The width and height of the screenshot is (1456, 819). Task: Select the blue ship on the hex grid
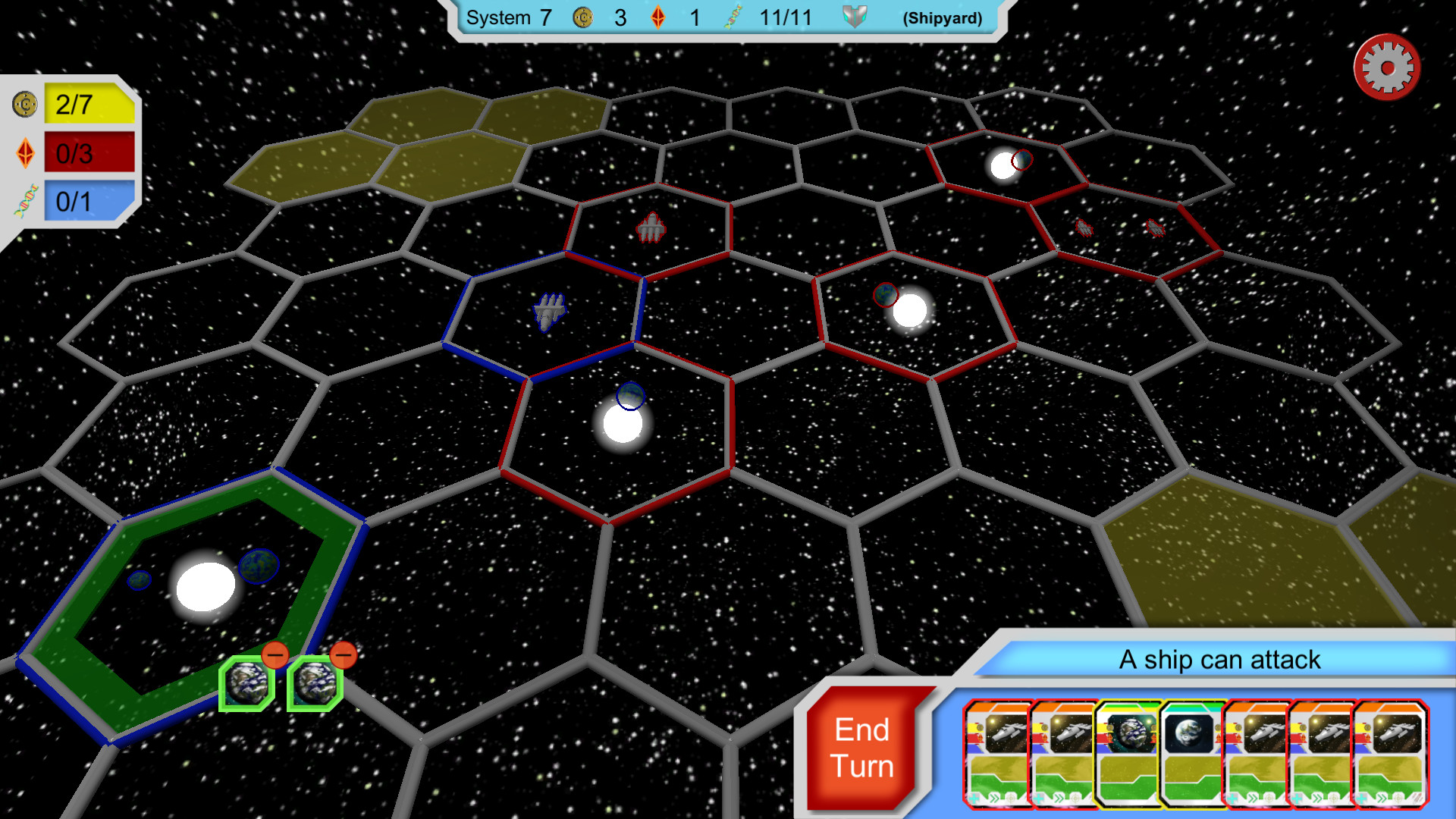(548, 309)
